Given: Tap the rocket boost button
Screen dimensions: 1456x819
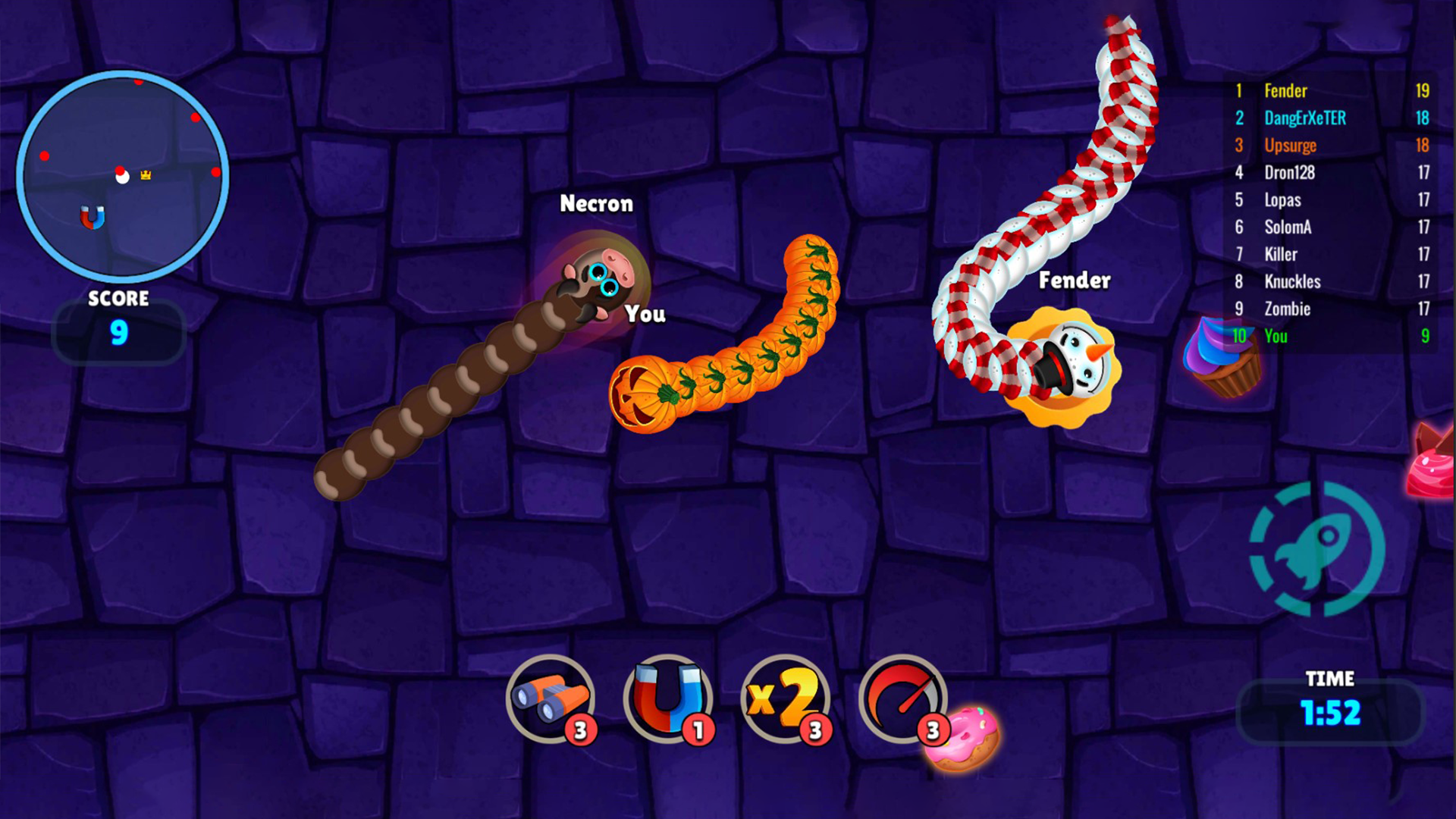Looking at the screenshot, I should [1317, 548].
